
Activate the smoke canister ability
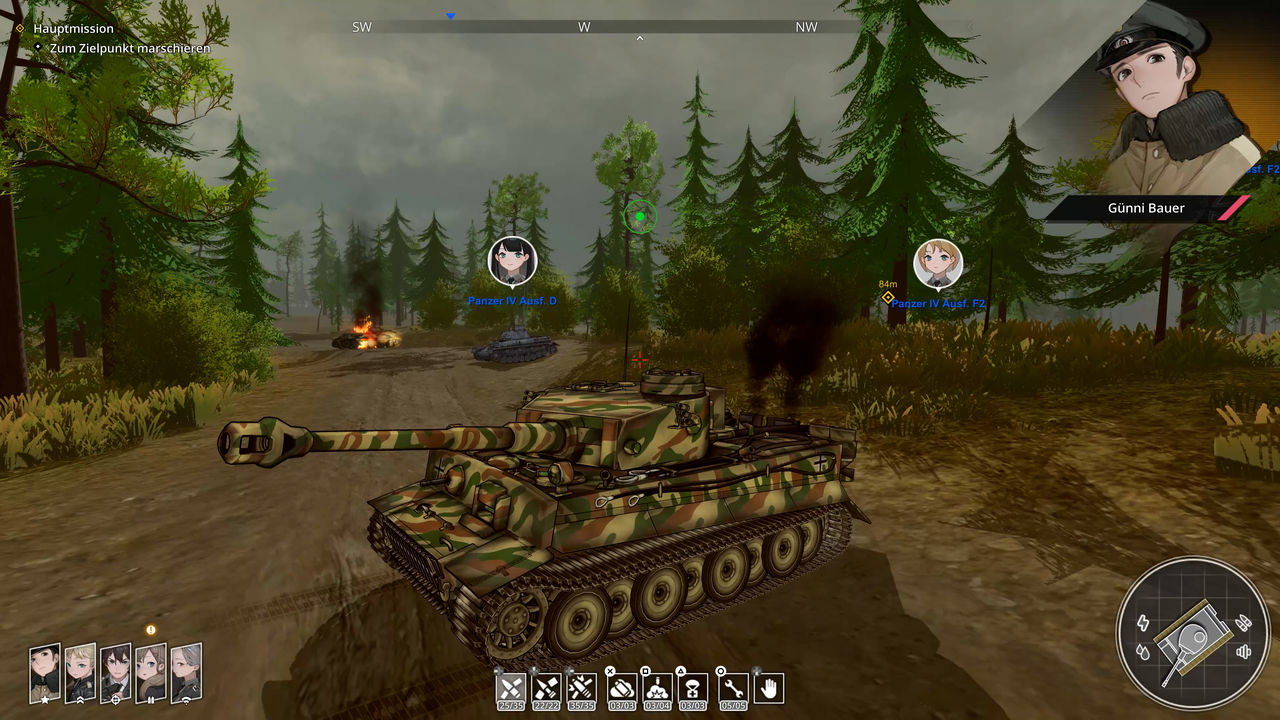point(622,688)
